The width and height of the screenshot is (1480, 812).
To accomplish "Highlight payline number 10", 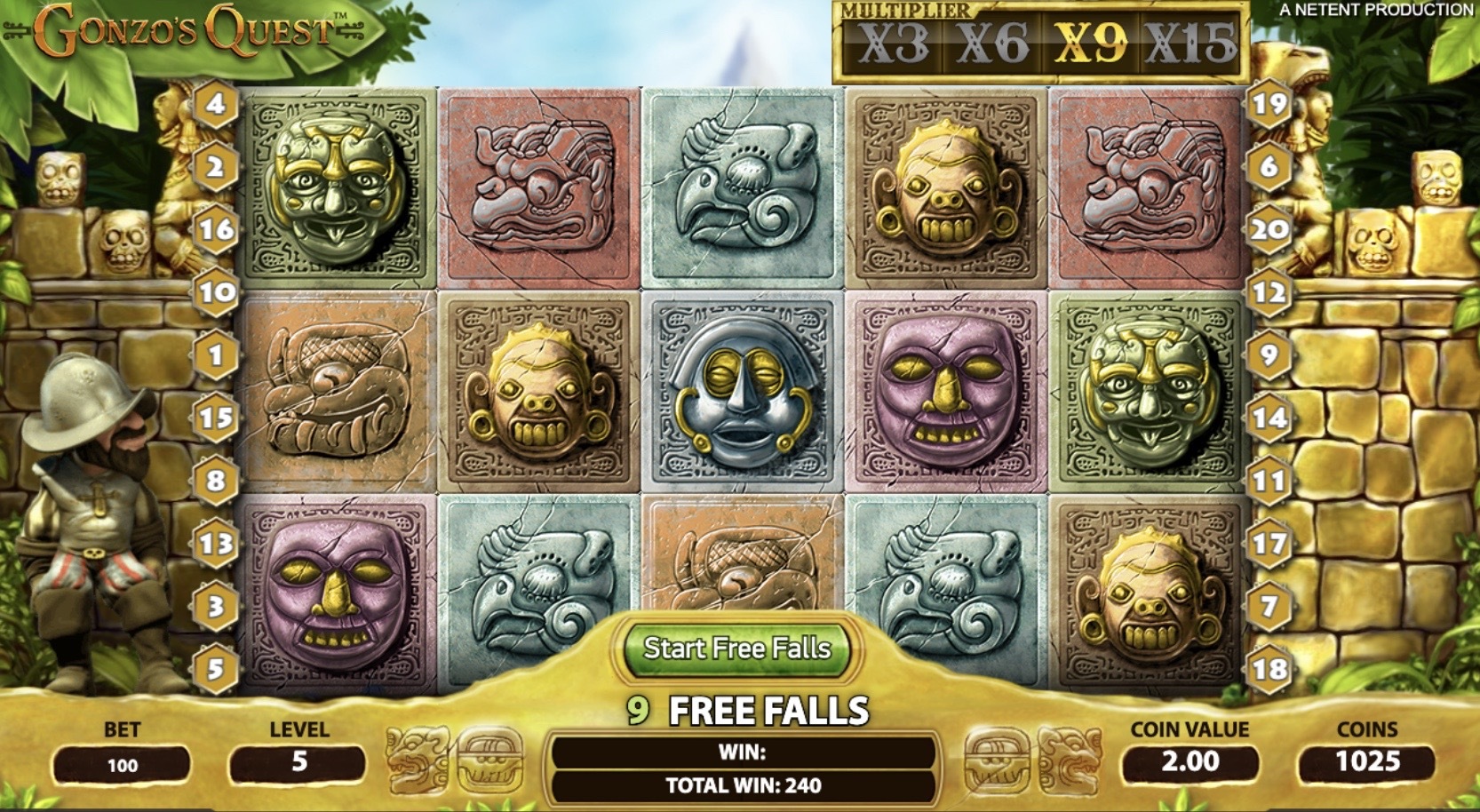I will (x=216, y=292).
